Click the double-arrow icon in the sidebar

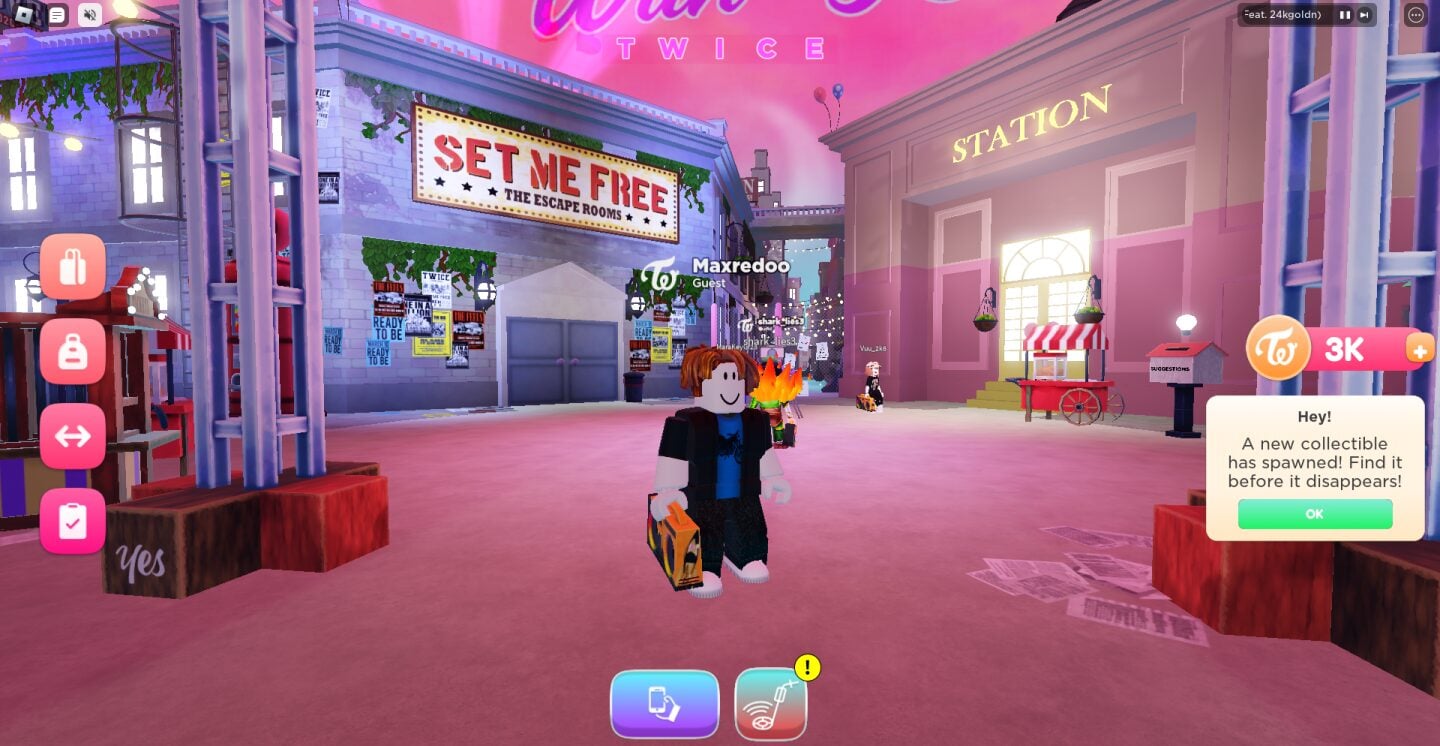point(73,436)
